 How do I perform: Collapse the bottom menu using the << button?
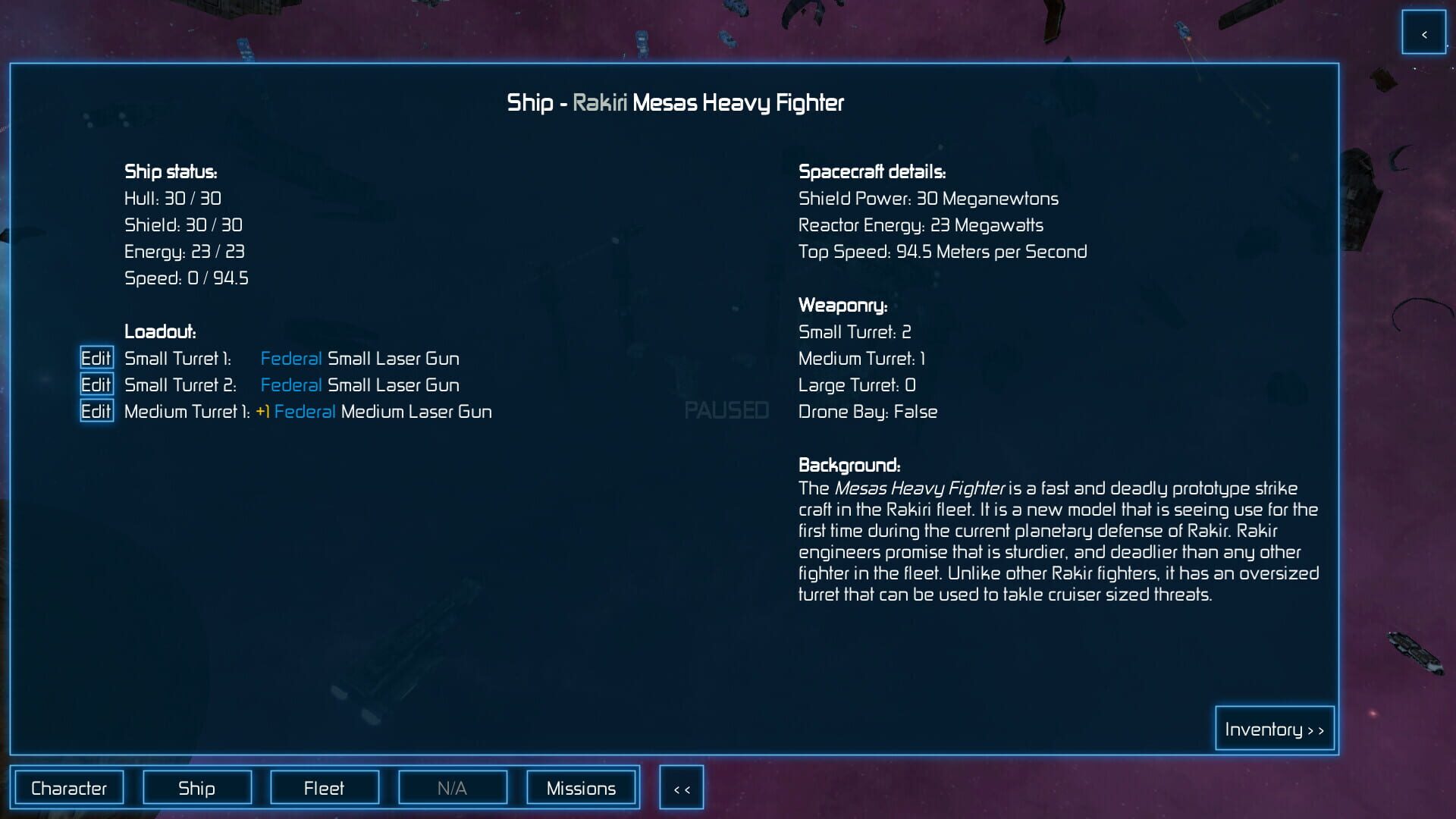click(681, 787)
